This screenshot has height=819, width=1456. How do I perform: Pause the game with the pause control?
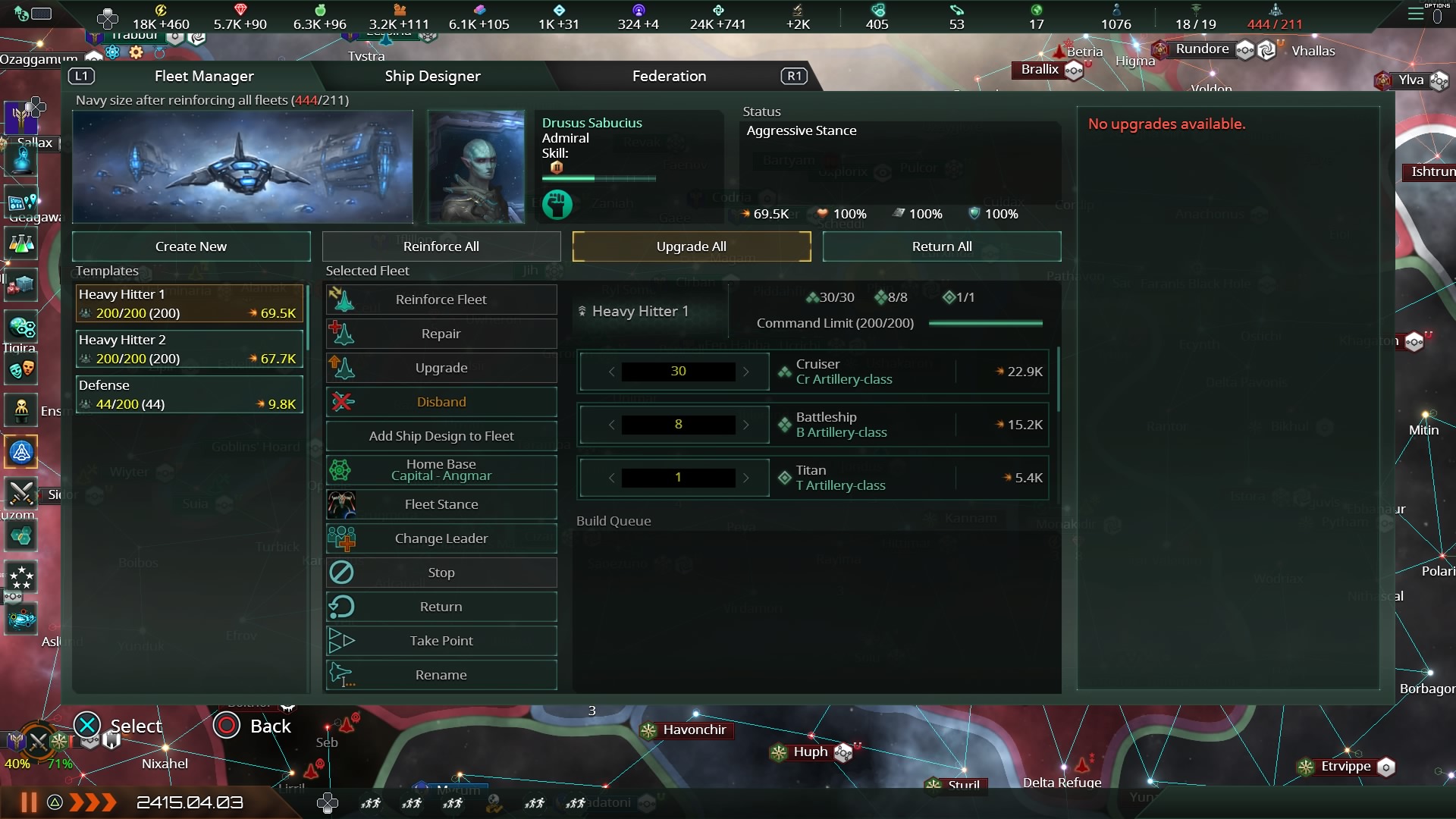[x=28, y=802]
